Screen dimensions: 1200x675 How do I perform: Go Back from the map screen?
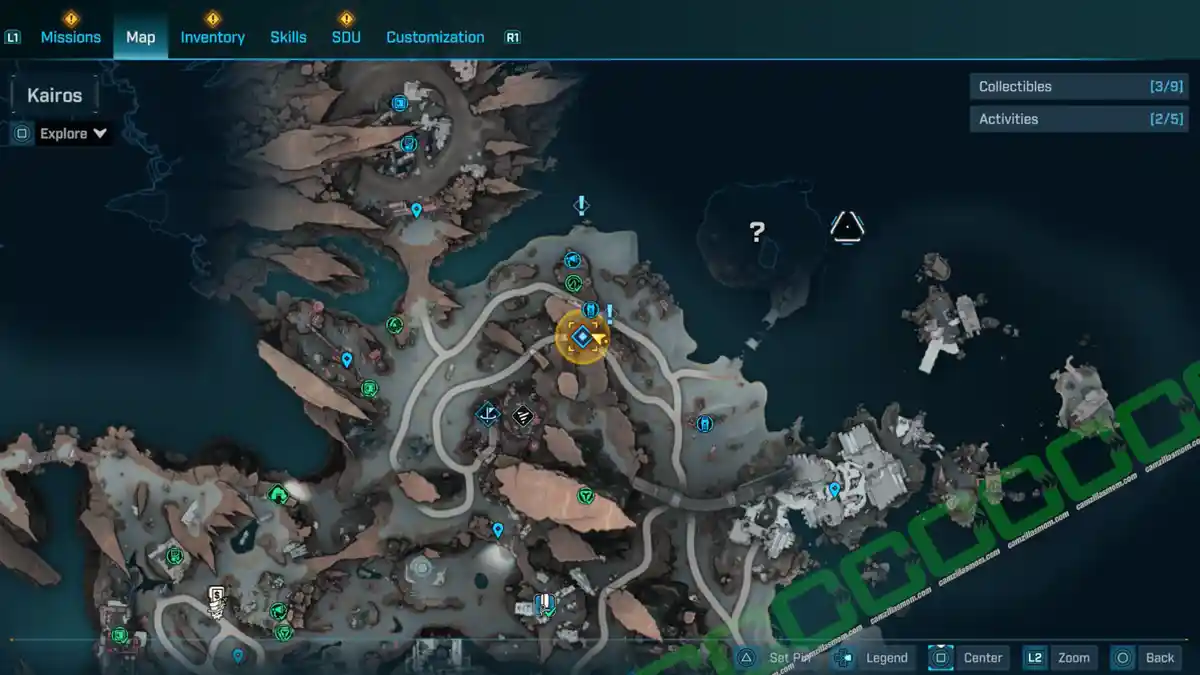pyautogui.click(x=1159, y=657)
